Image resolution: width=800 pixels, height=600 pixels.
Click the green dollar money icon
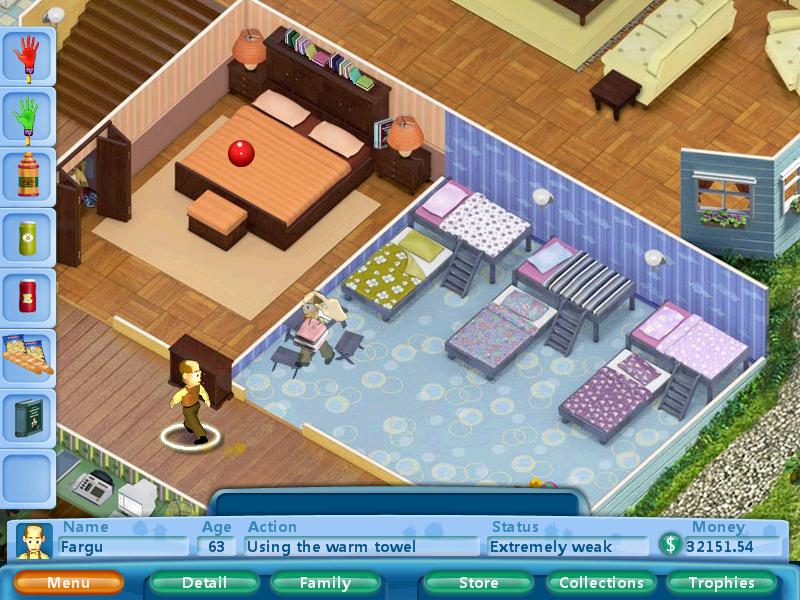[670, 545]
